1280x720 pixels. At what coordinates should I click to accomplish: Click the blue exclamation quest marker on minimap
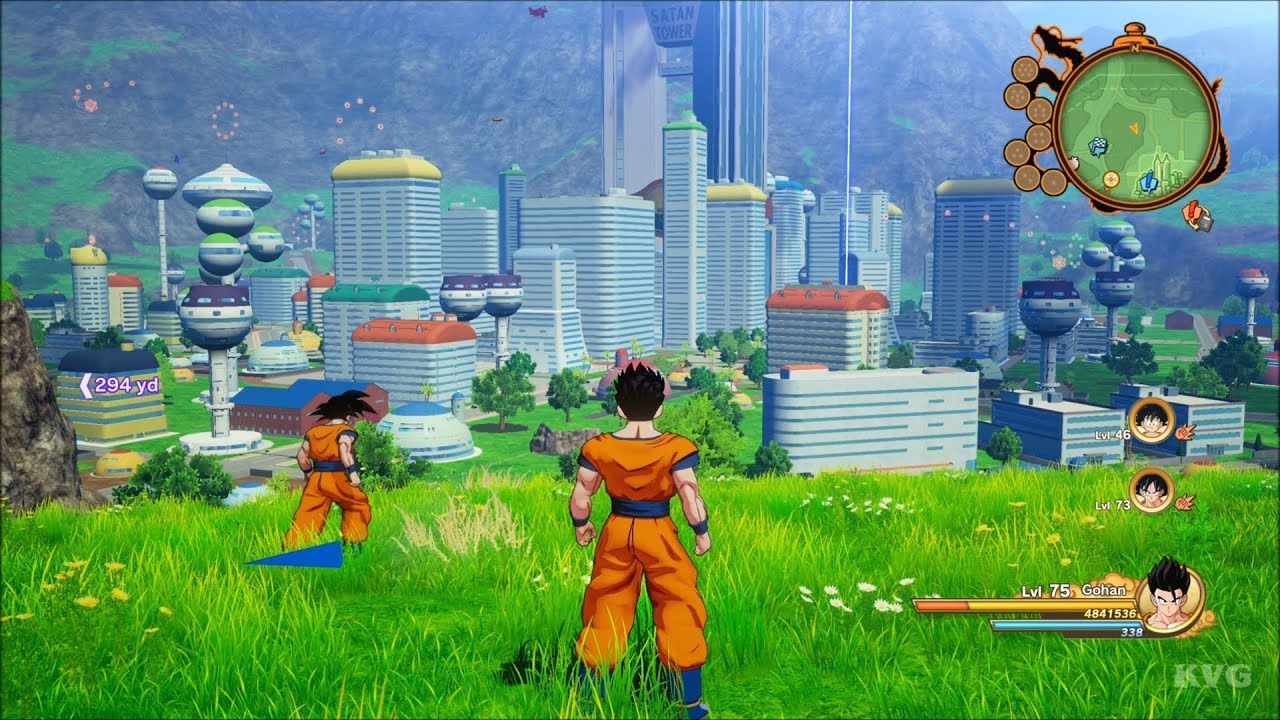tap(1148, 181)
